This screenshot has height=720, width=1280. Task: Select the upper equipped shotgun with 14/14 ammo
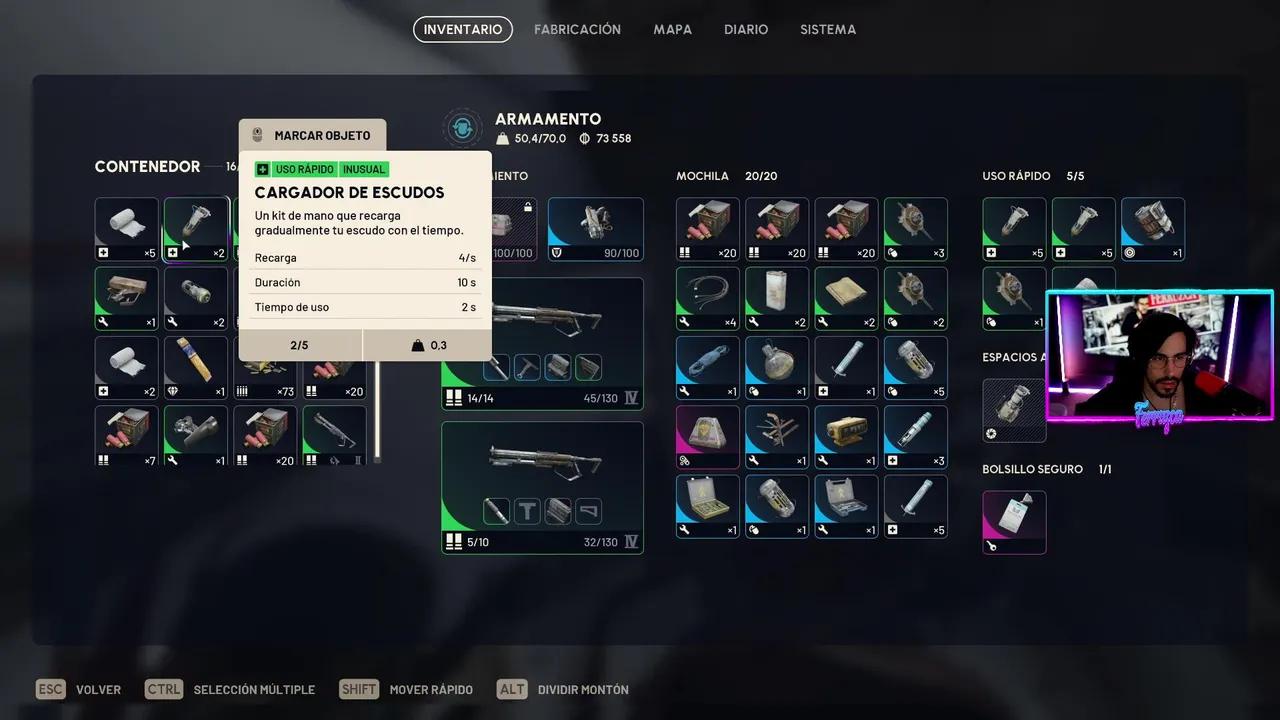(x=542, y=343)
